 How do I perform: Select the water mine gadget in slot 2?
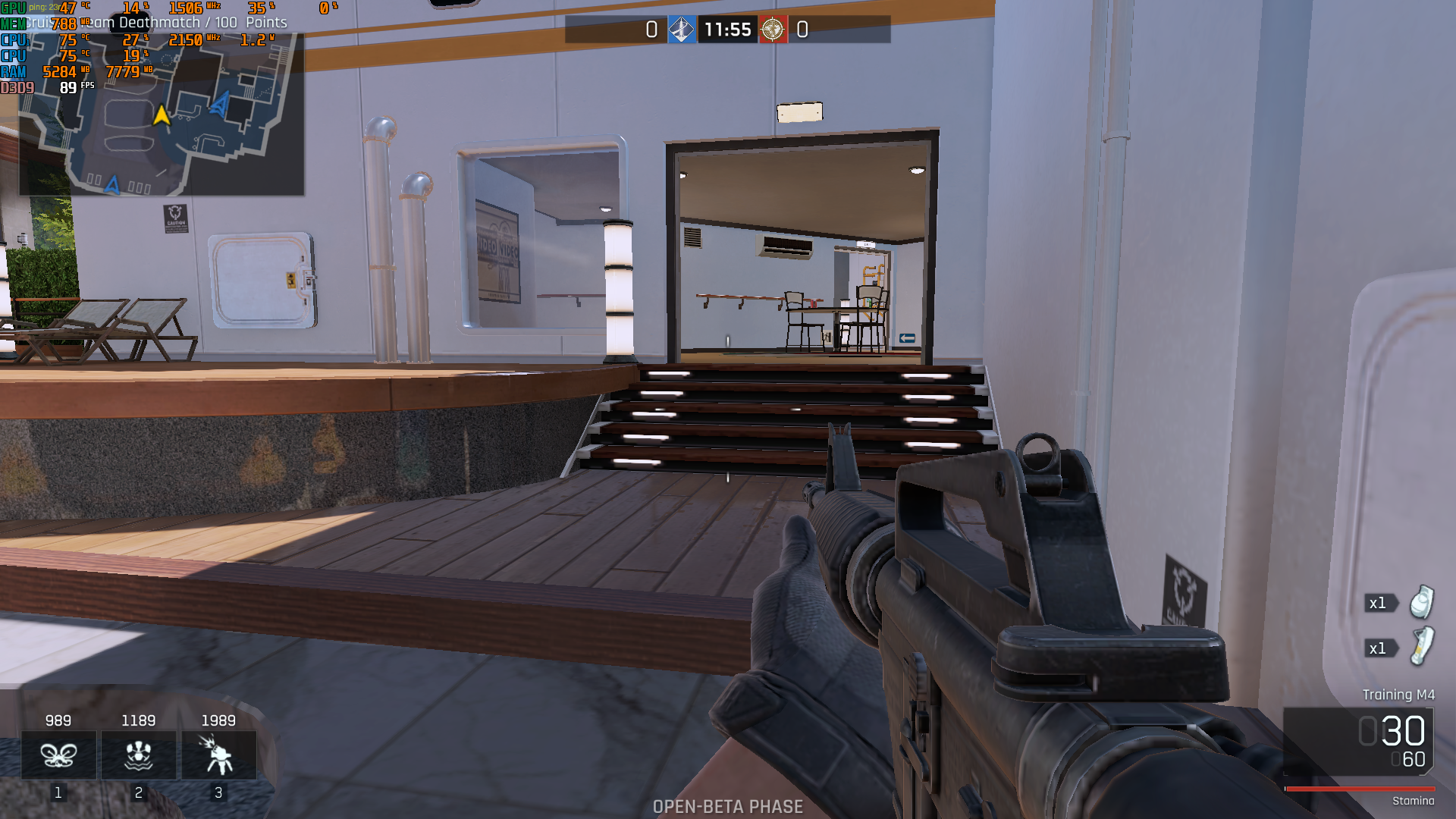coord(138,755)
